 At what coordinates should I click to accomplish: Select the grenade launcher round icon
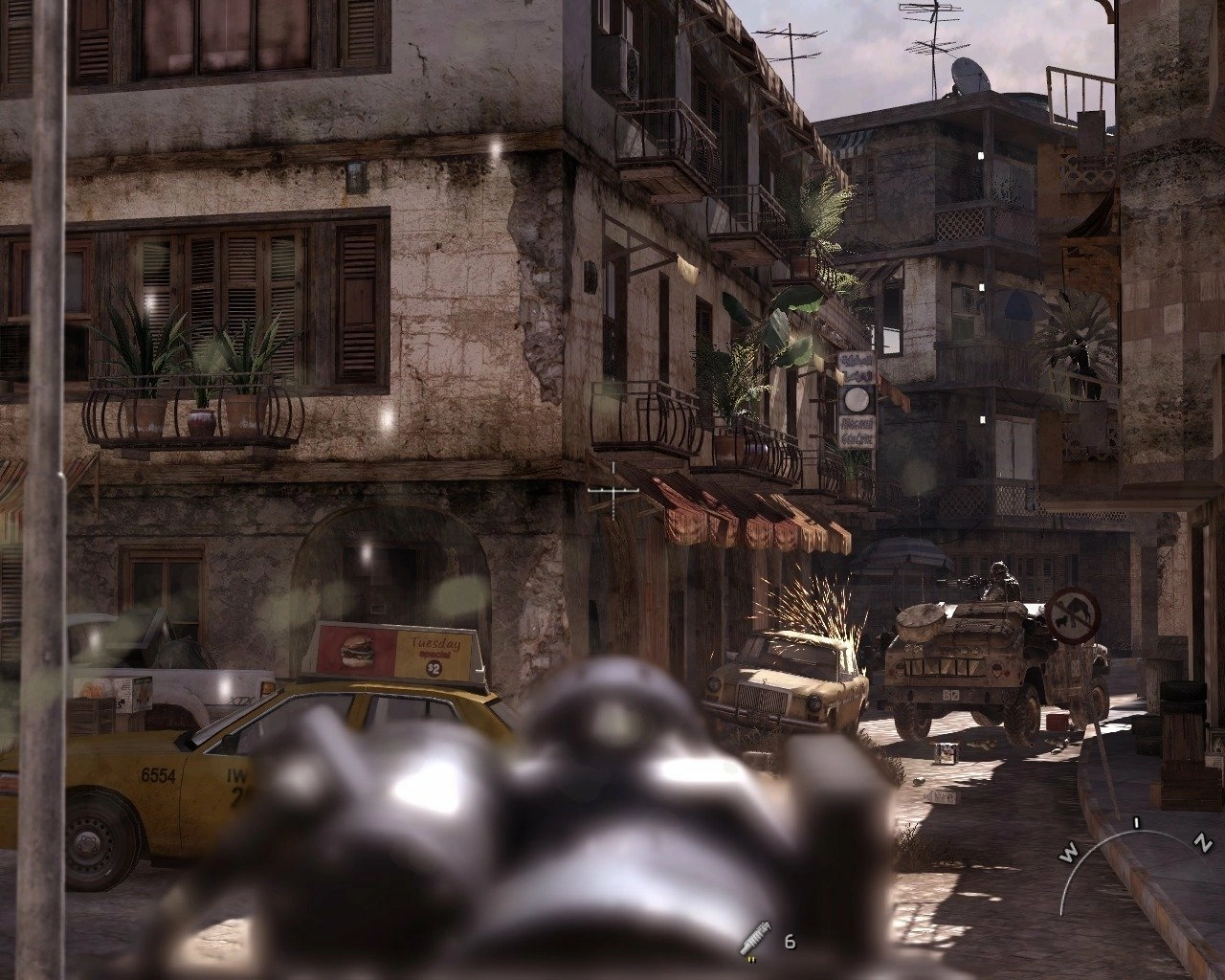[x=753, y=940]
